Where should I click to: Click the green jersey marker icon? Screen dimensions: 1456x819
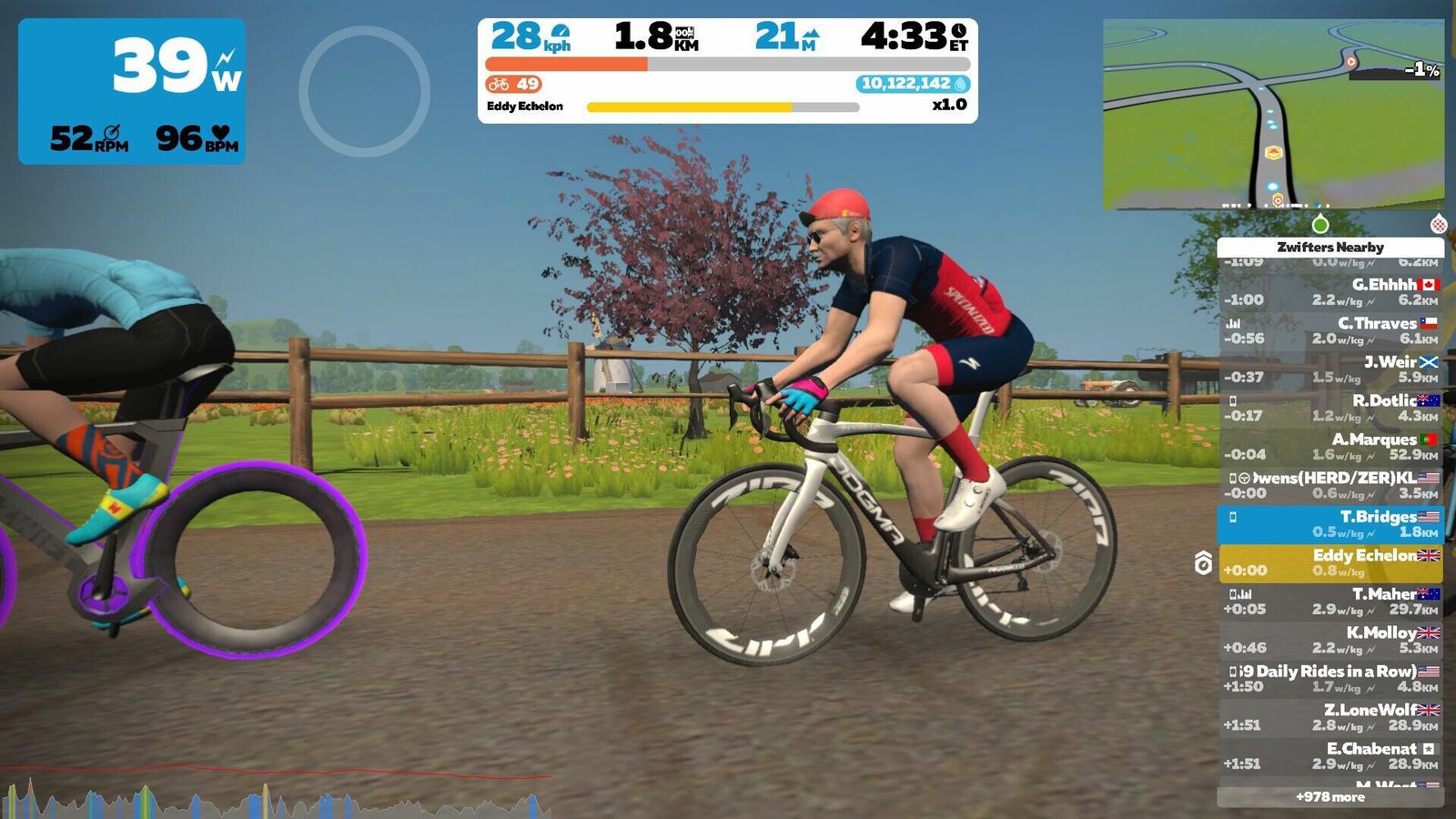[x=1320, y=224]
